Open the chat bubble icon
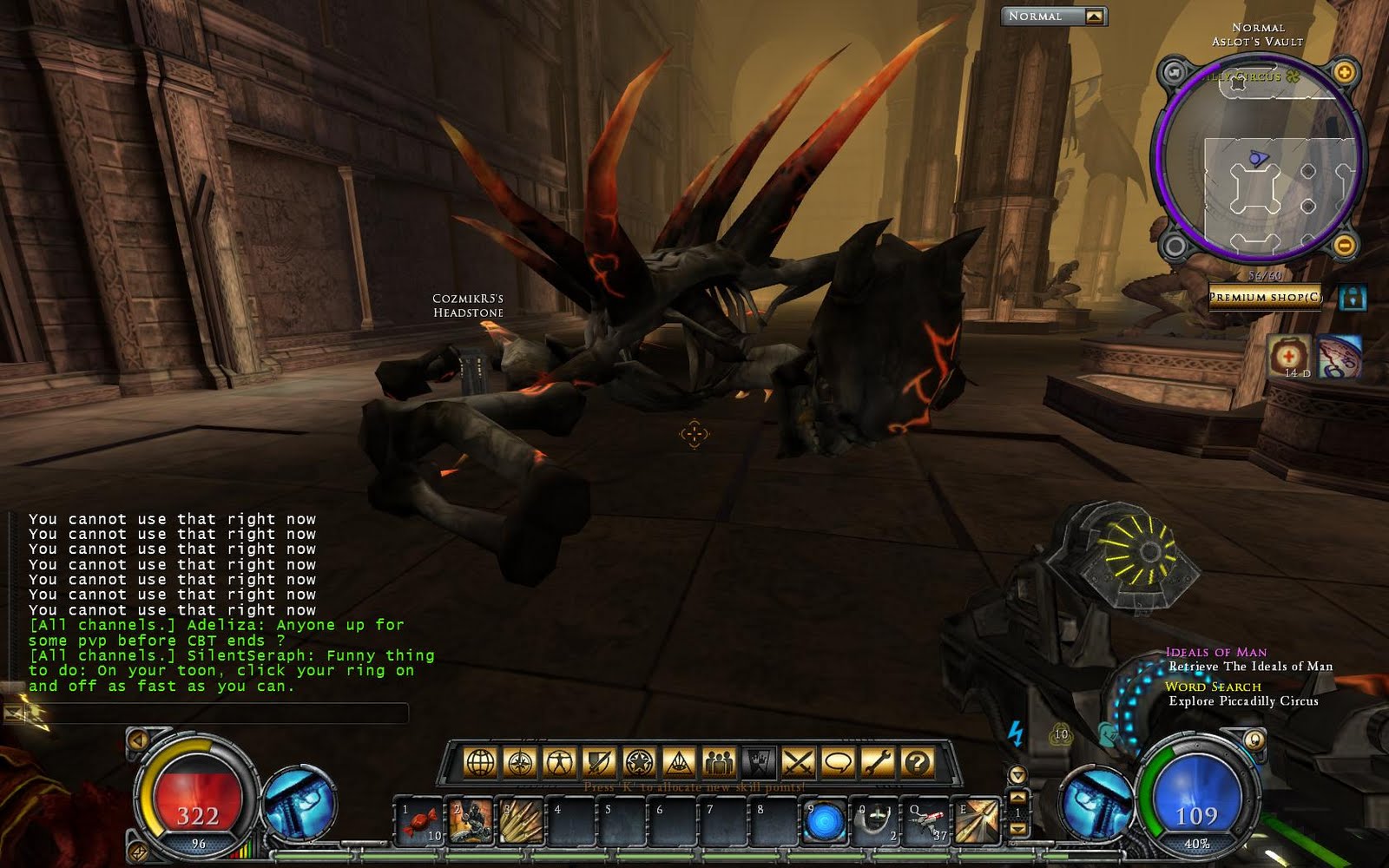 (838, 761)
